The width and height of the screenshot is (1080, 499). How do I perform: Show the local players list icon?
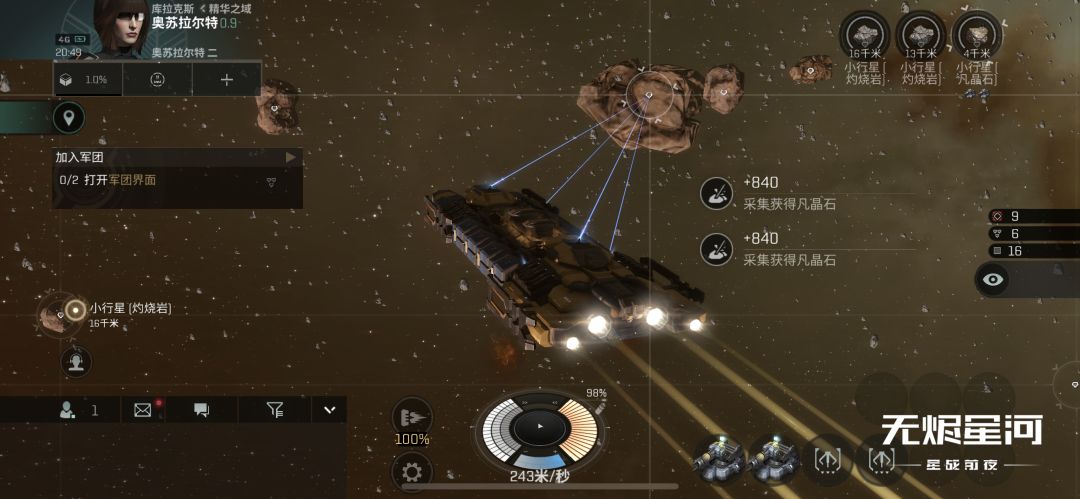click(x=68, y=409)
